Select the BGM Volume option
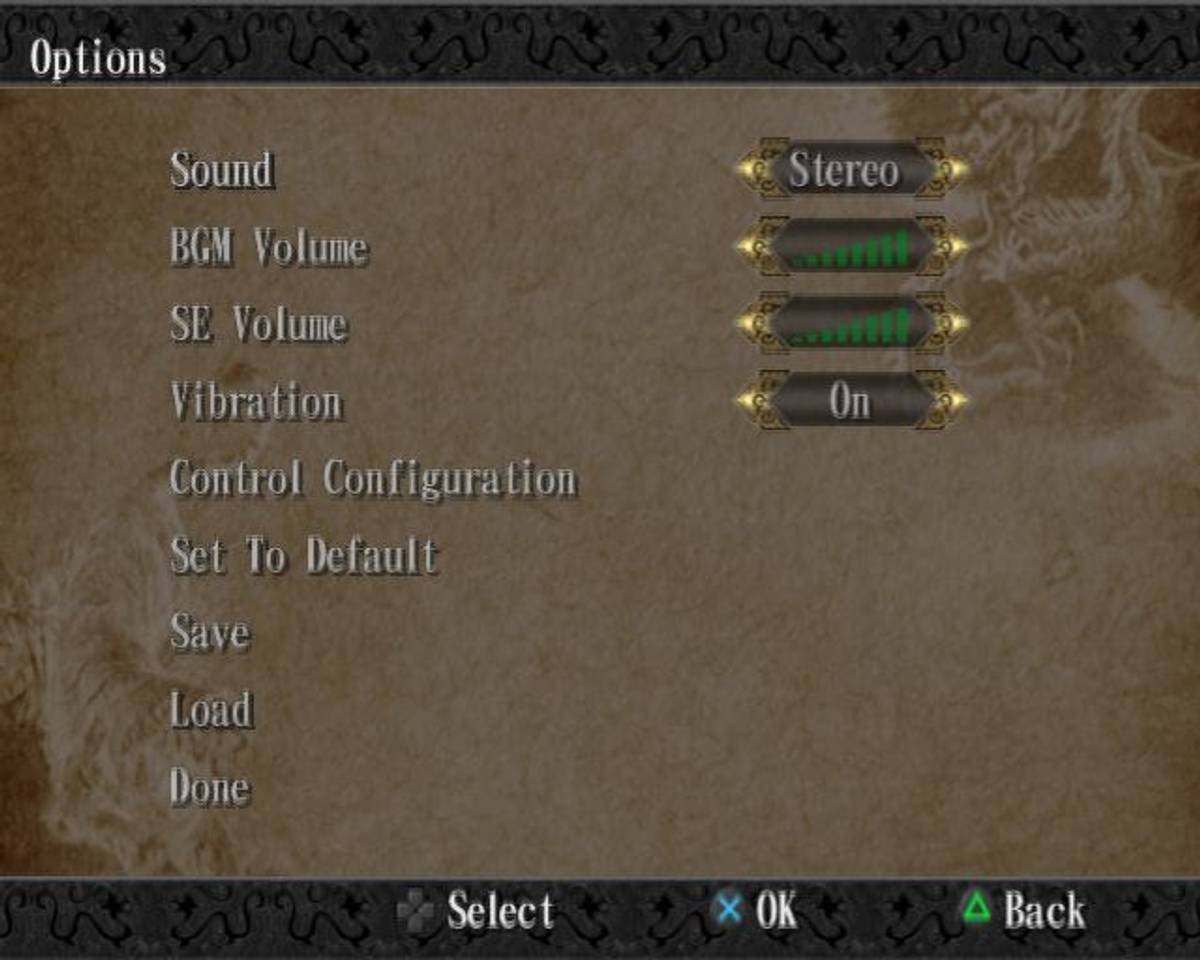The height and width of the screenshot is (960, 1200). (269, 247)
